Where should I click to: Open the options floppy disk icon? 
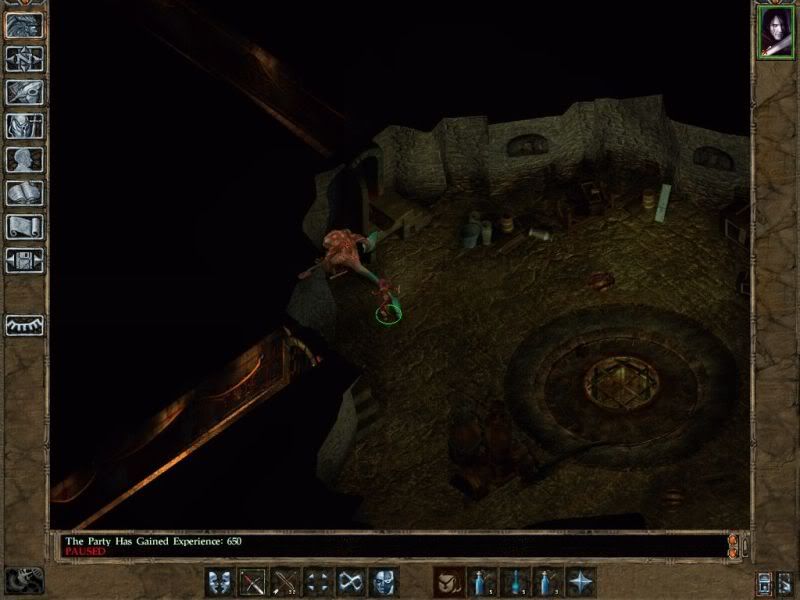click(23, 262)
